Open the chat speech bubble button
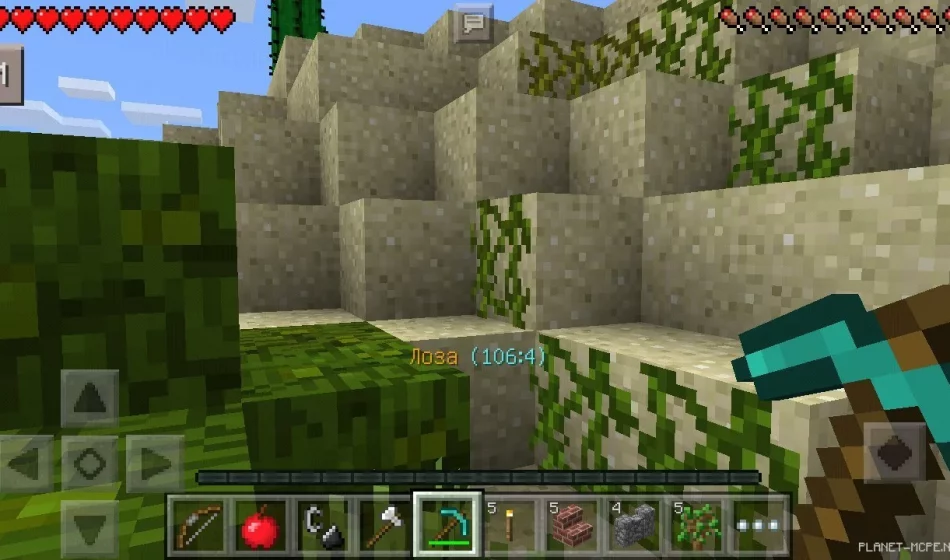The width and height of the screenshot is (950, 560). (473, 23)
